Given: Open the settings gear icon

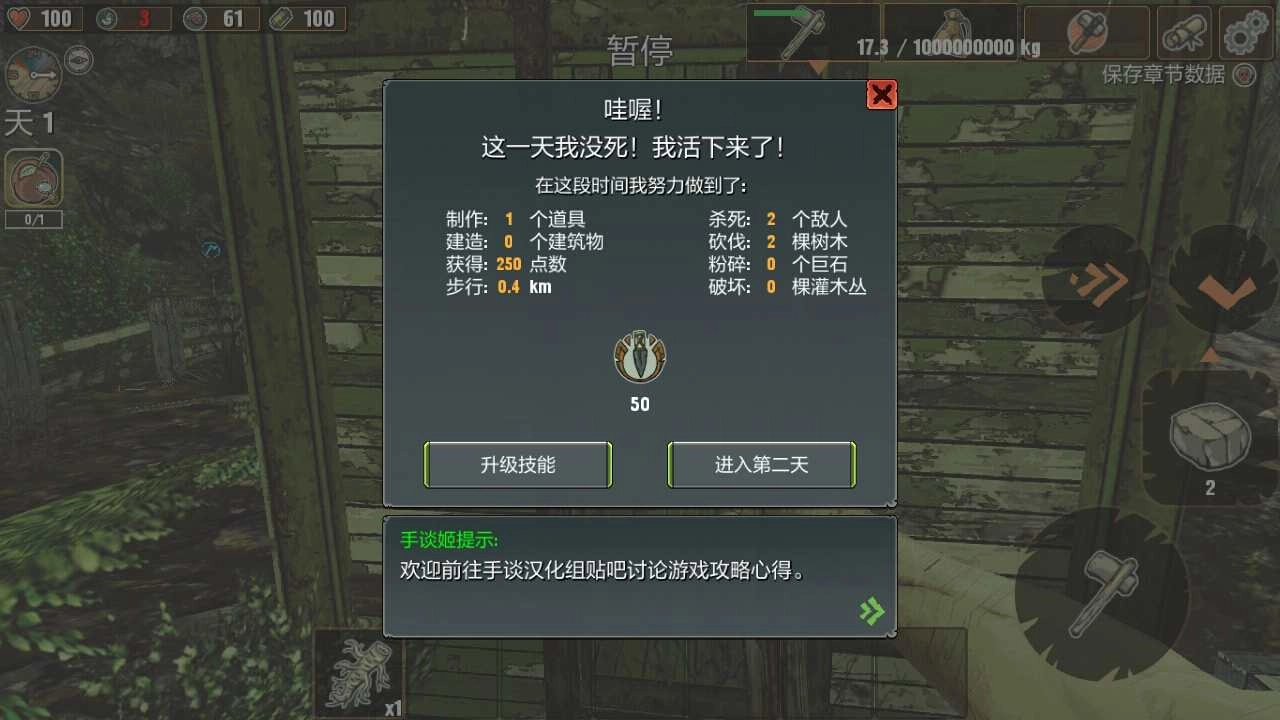Looking at the screenshot, I should [1243, 32].
